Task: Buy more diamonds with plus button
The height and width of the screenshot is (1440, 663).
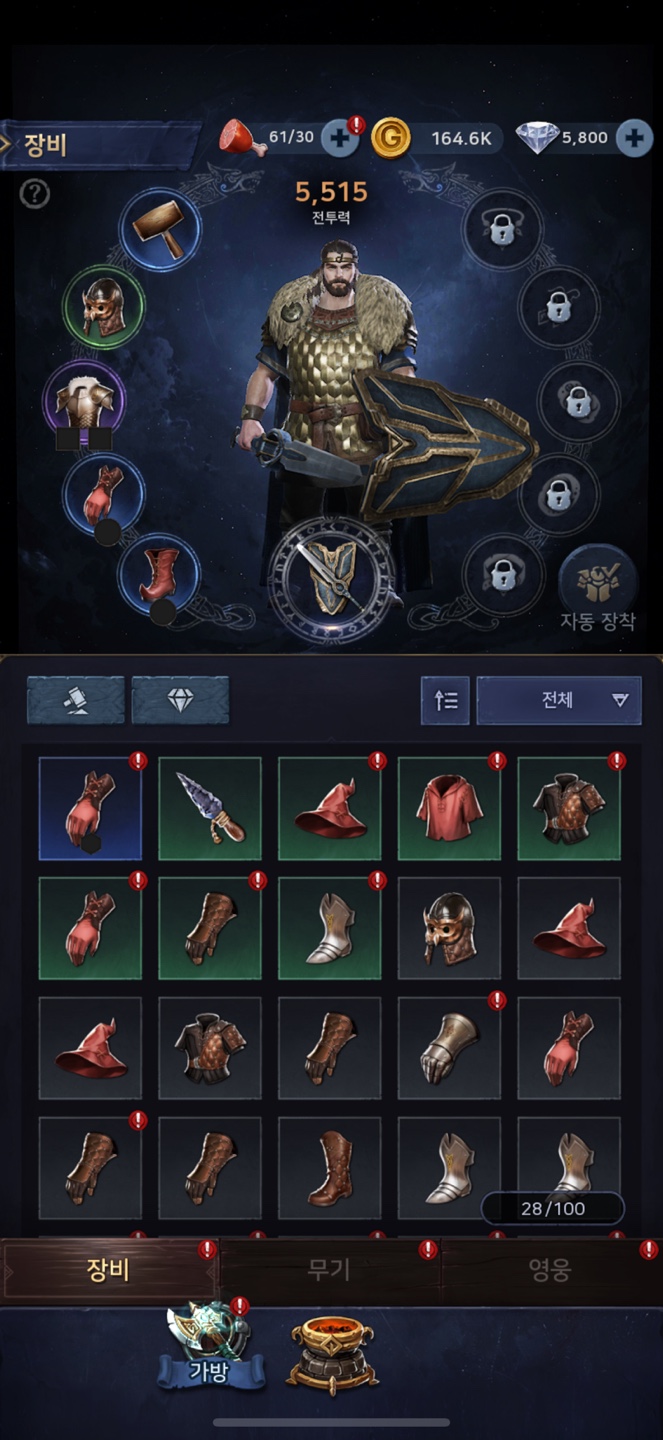Action: [633, 138]
